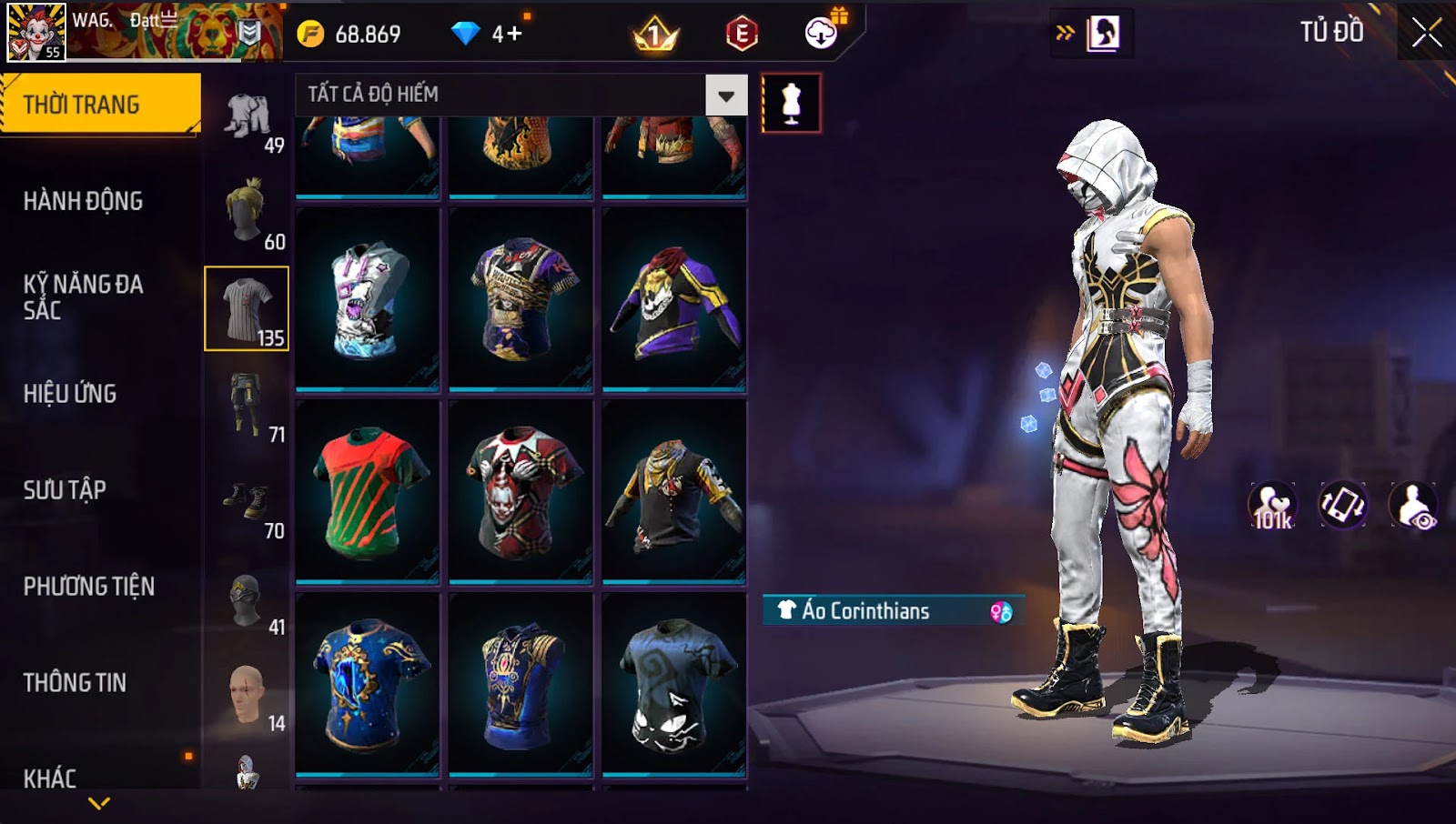This screenshot has width=1456, height=824.
Task: Select the red and green striped shirt
Action: pyautogui.click(x=368, y=491)
